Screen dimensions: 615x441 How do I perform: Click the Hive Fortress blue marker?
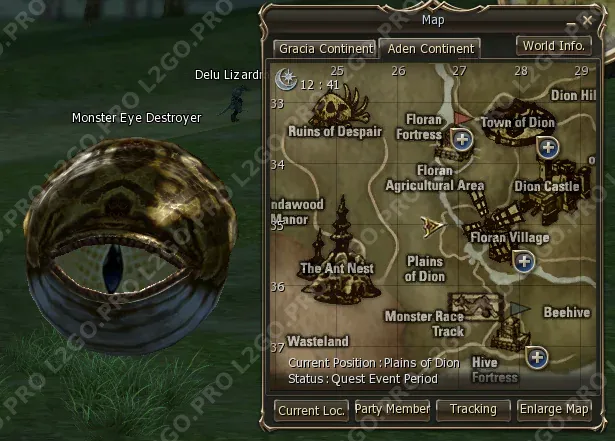click(x=537, y=355)
